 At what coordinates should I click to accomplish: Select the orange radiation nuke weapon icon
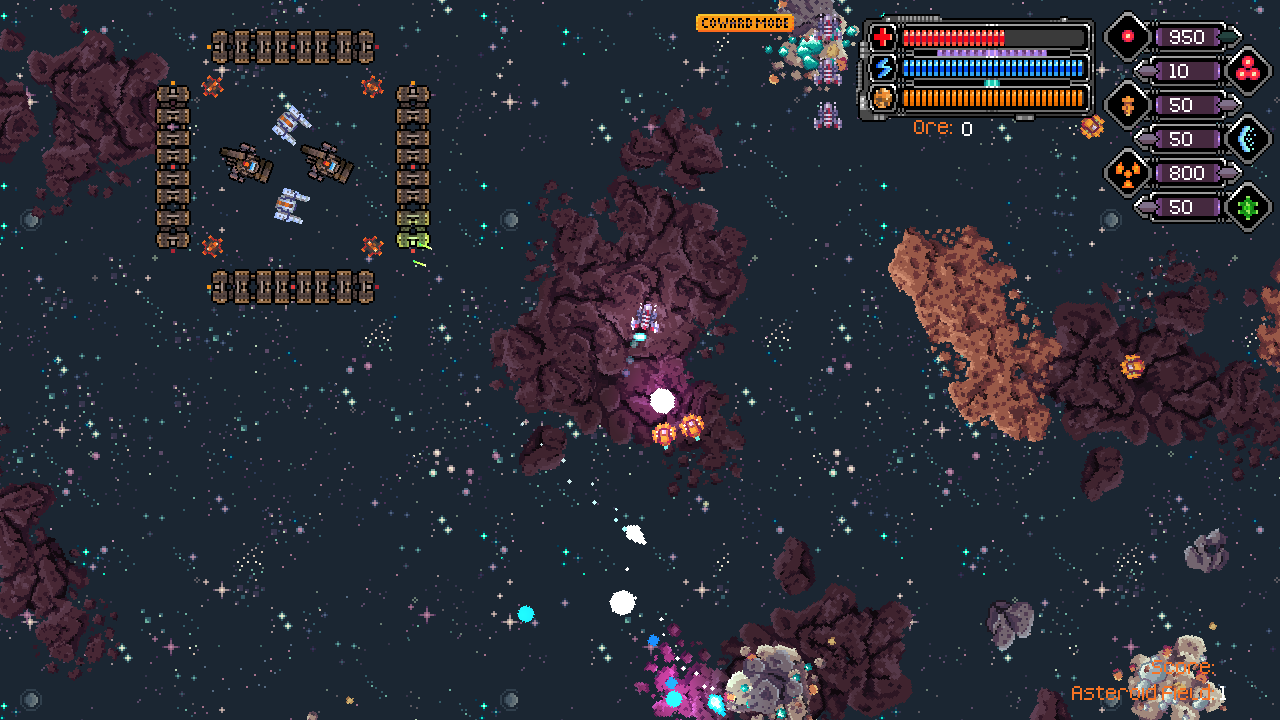coord(1127,173)
